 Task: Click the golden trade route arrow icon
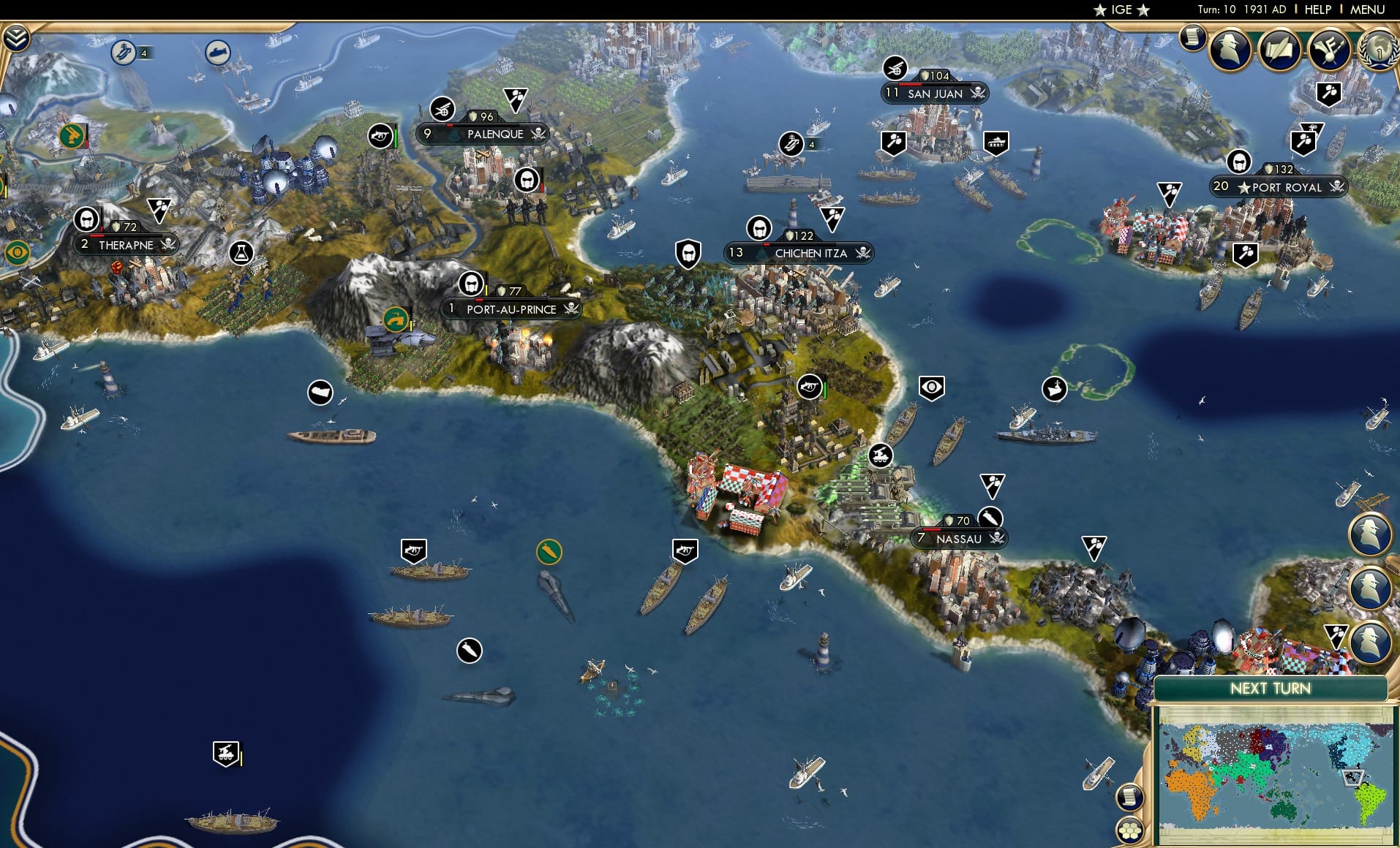click(x=548, y=550)
